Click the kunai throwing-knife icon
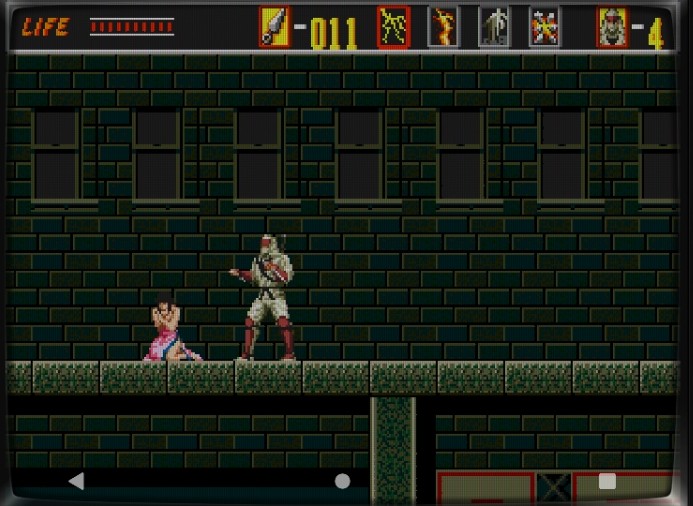This screenshot has height=506, width=693. 274,27
